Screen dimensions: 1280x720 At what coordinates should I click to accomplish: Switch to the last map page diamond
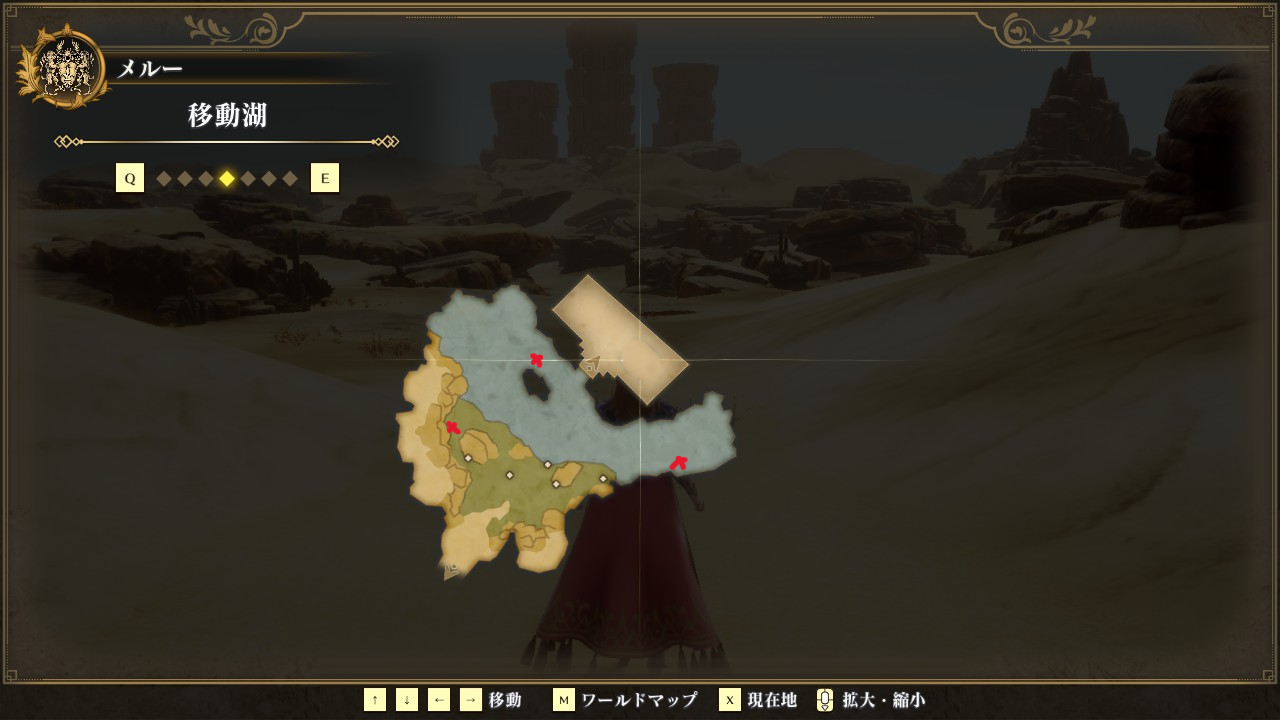290,179
